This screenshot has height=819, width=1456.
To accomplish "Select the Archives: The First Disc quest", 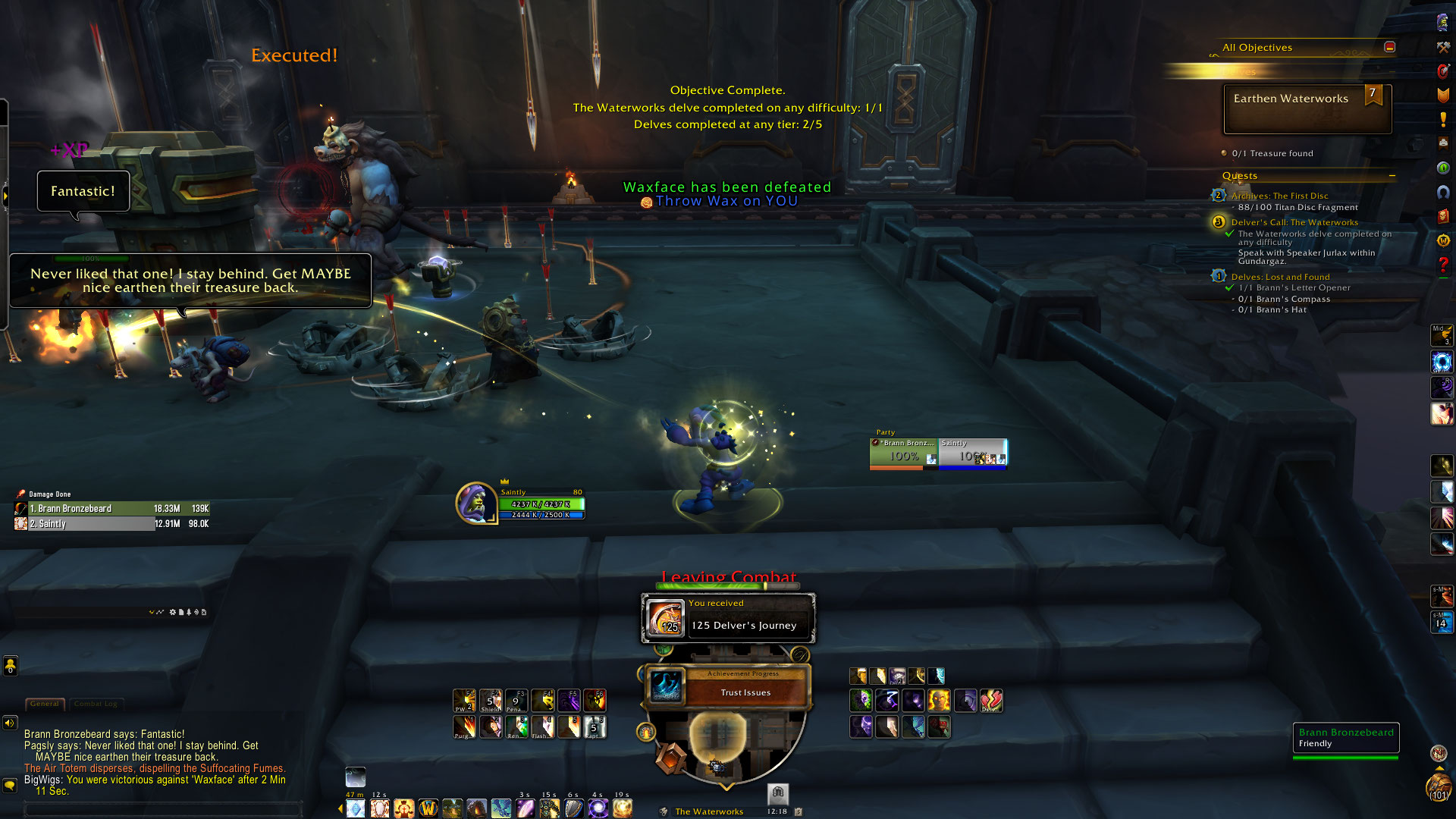I will coord(1279,196).
